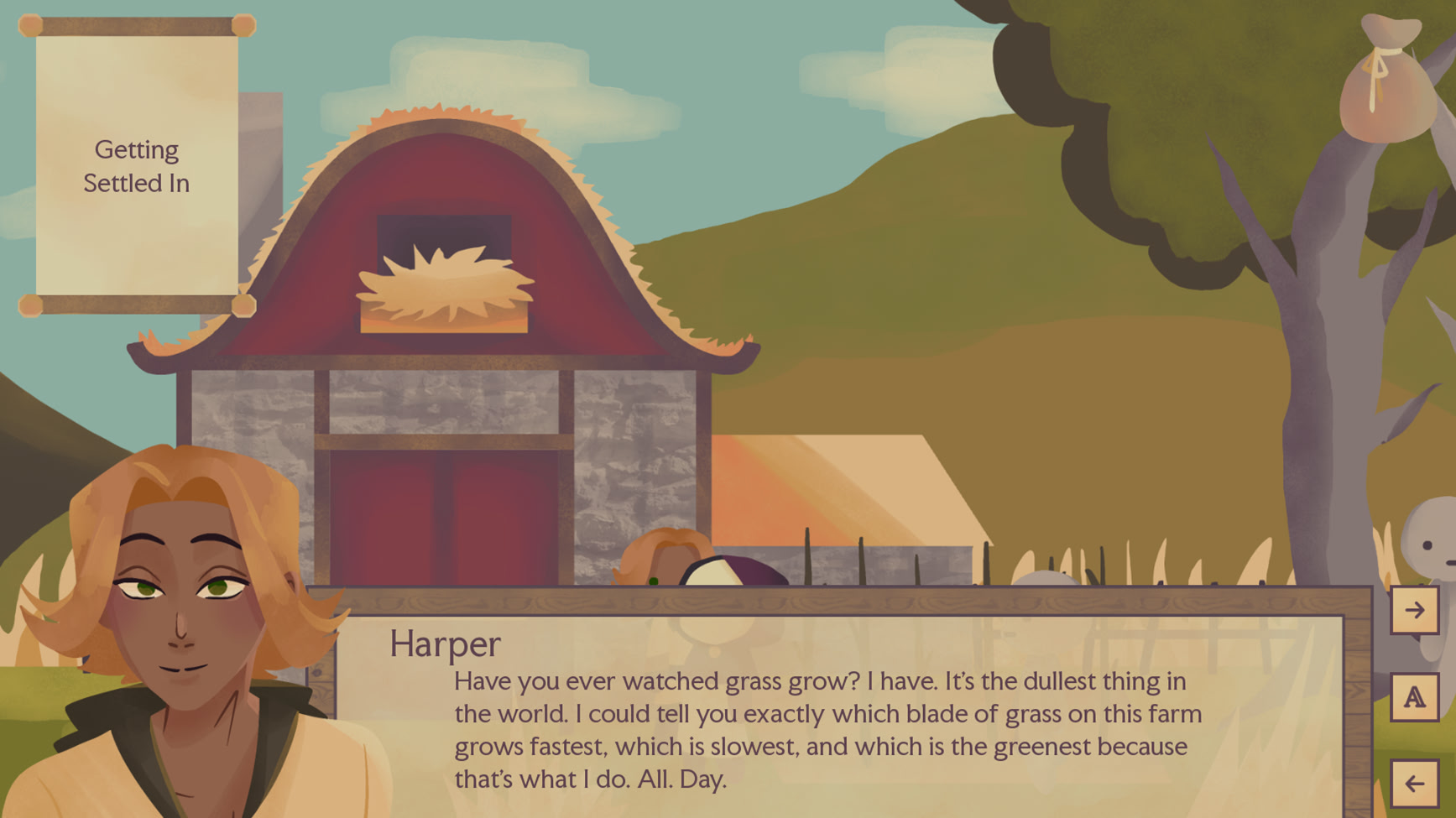Toggle text options with the A button
The width and height of the screenshot is (1456, 818).
pos(1414,697)
